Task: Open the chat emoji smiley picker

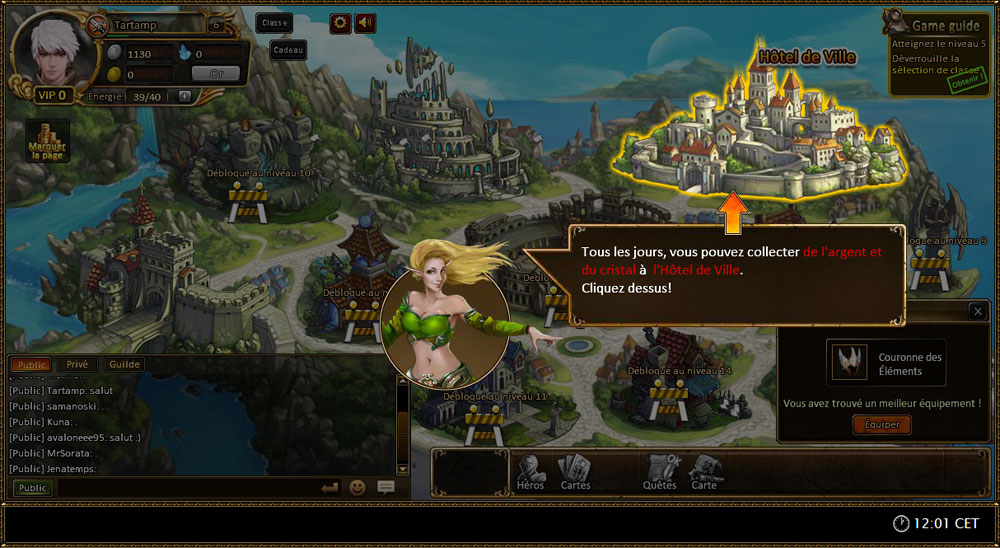Action: tap(357, 488)
